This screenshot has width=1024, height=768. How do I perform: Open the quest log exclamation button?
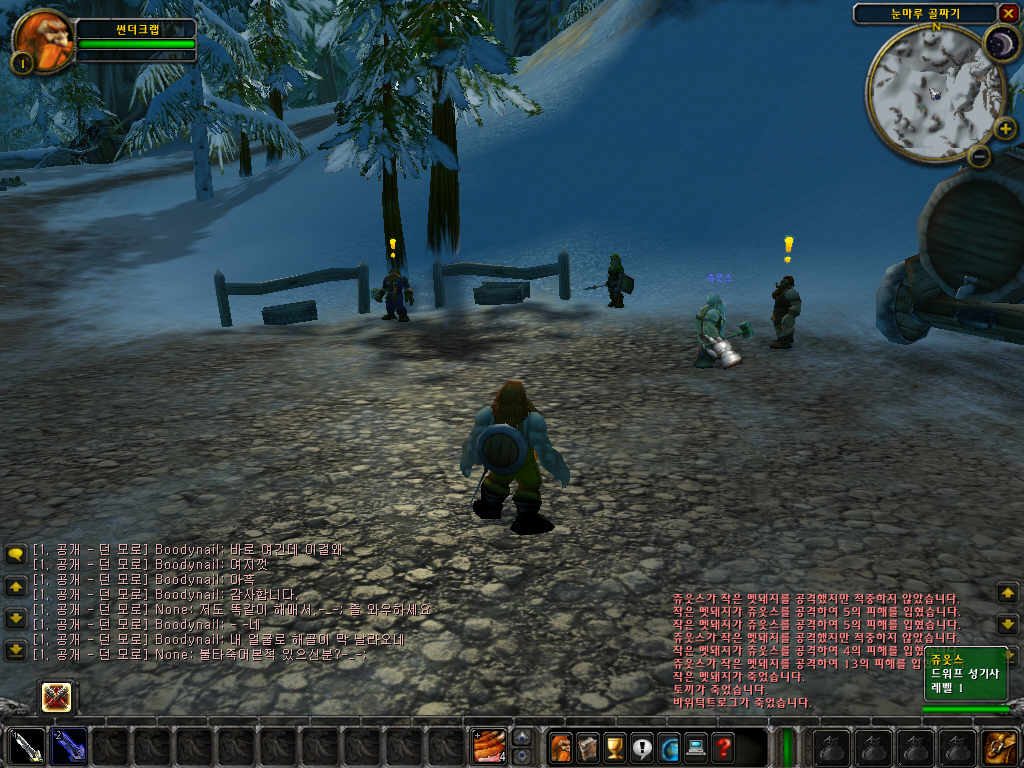click(x=641, y=747)
